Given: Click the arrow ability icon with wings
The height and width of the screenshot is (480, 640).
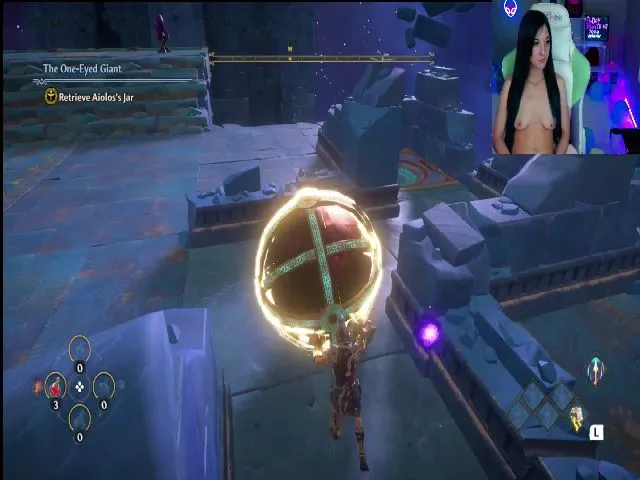Looking at the screenshot, I should coord(595,369).
